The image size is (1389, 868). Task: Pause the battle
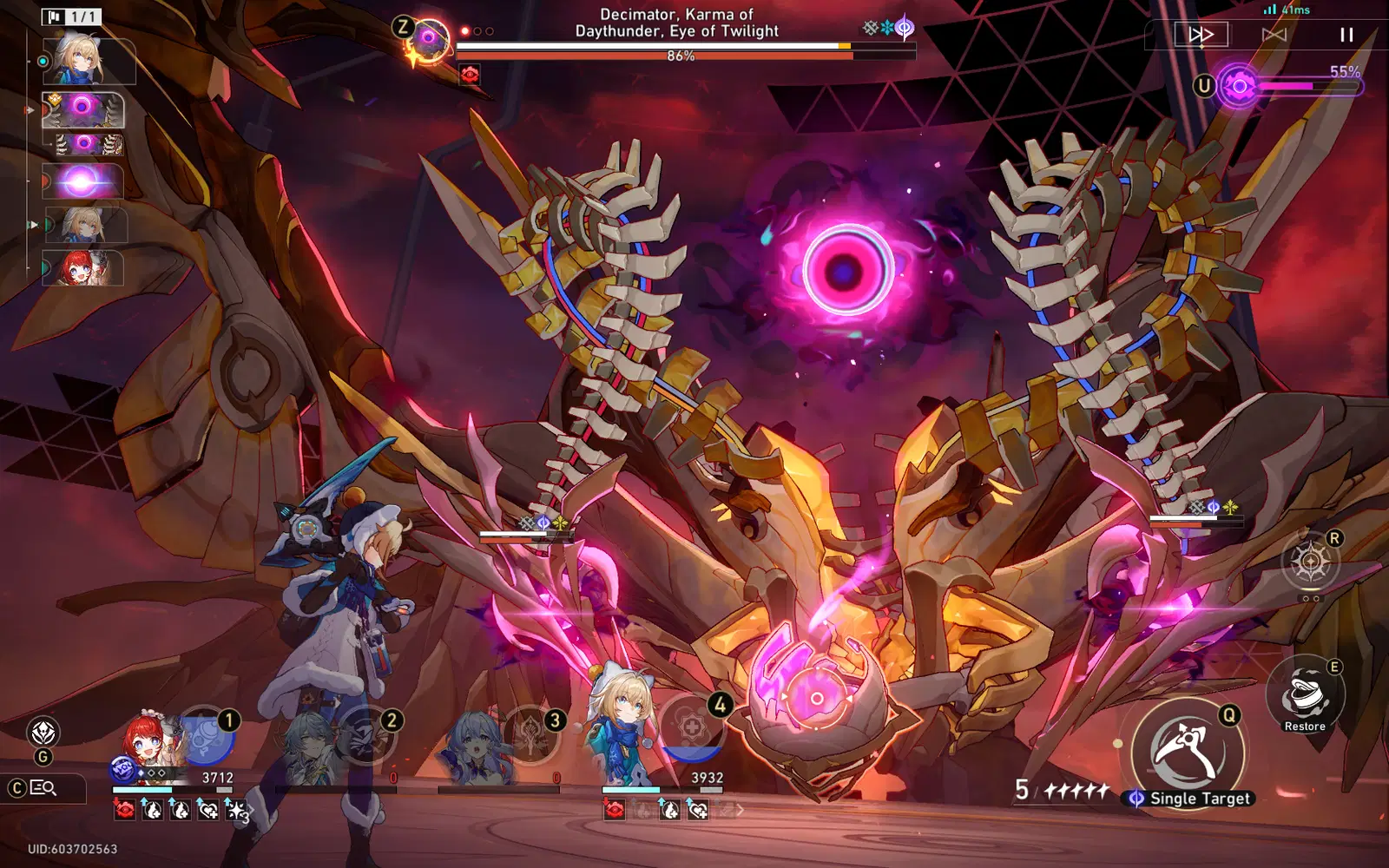click(x=1346, y=35)
